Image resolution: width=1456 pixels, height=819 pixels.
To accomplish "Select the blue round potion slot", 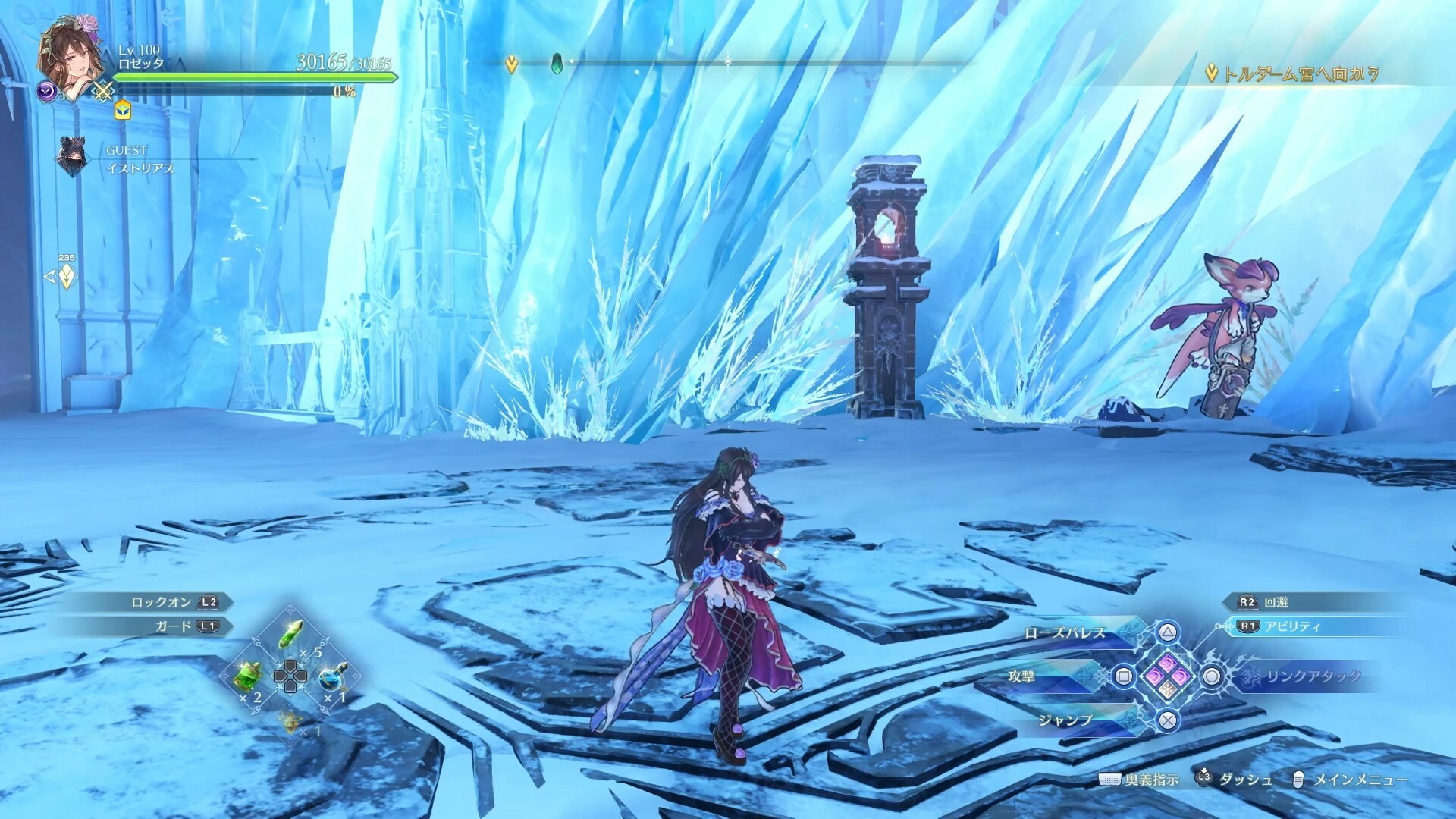I will pyautogui.click(x=331, y=676).
